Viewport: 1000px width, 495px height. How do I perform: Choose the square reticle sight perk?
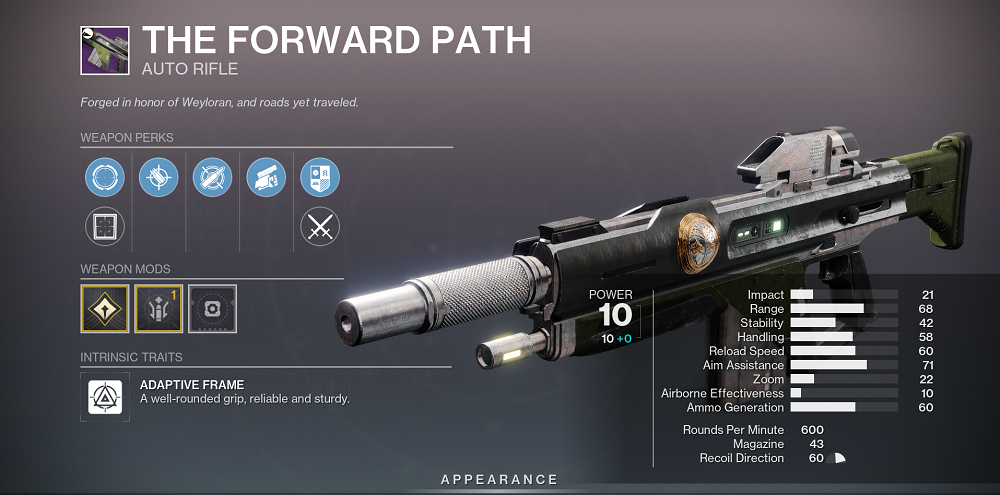104,227
